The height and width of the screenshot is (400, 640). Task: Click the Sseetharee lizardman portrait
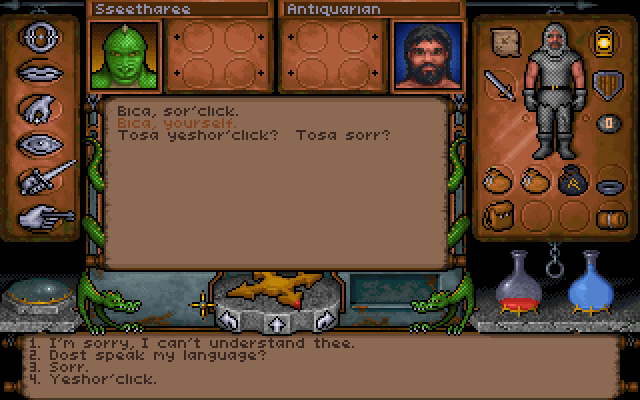pos(125,55)
